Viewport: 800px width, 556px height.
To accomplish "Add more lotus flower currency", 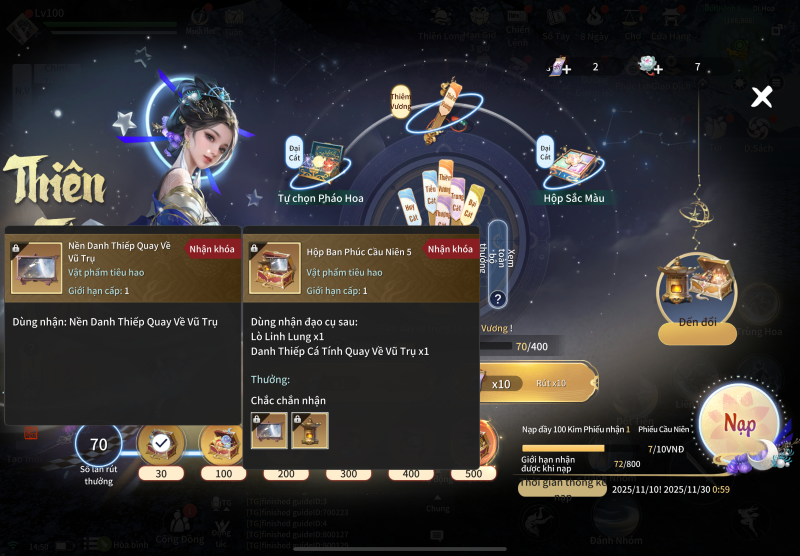I will 651,67.
